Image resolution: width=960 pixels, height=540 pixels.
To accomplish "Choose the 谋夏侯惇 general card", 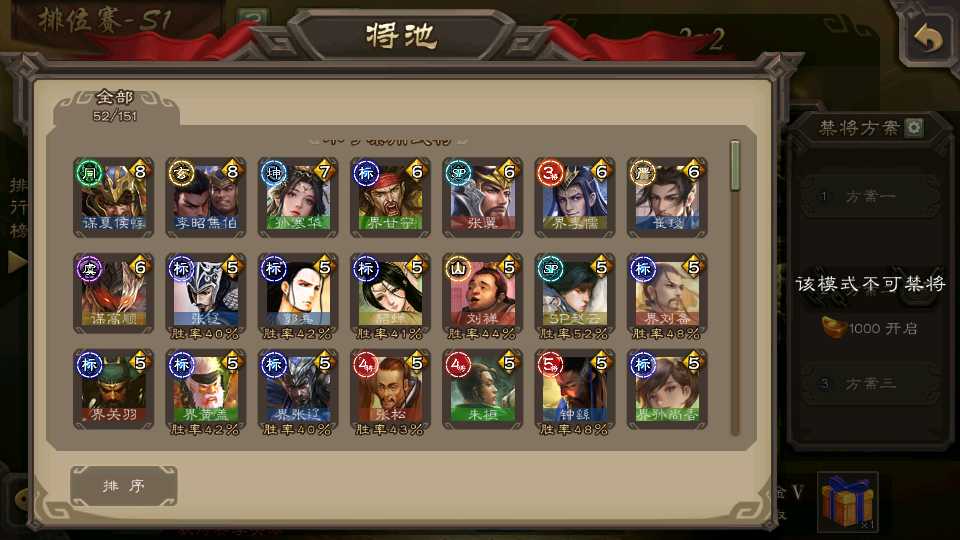I will tap(114, 196).
